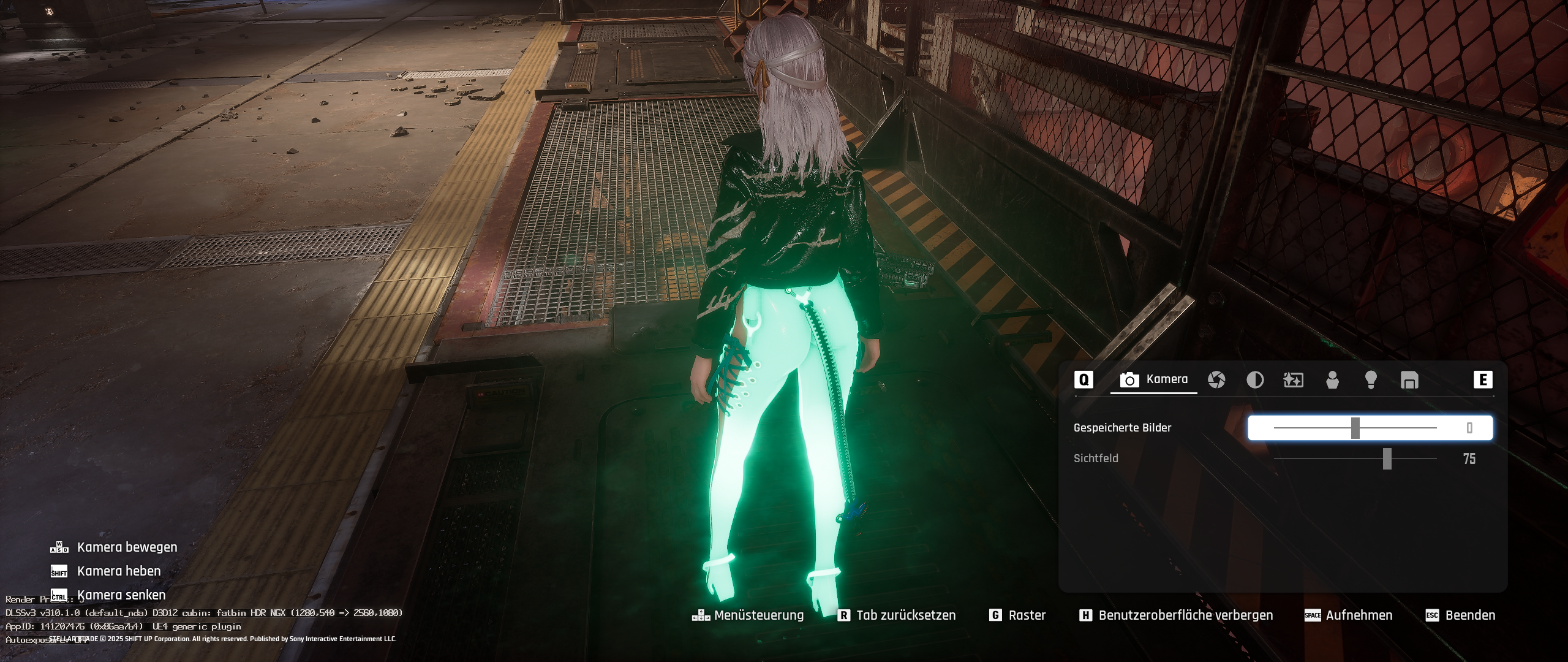
Task: Open the aperture shutter tab
Action: coord(1216,380)
